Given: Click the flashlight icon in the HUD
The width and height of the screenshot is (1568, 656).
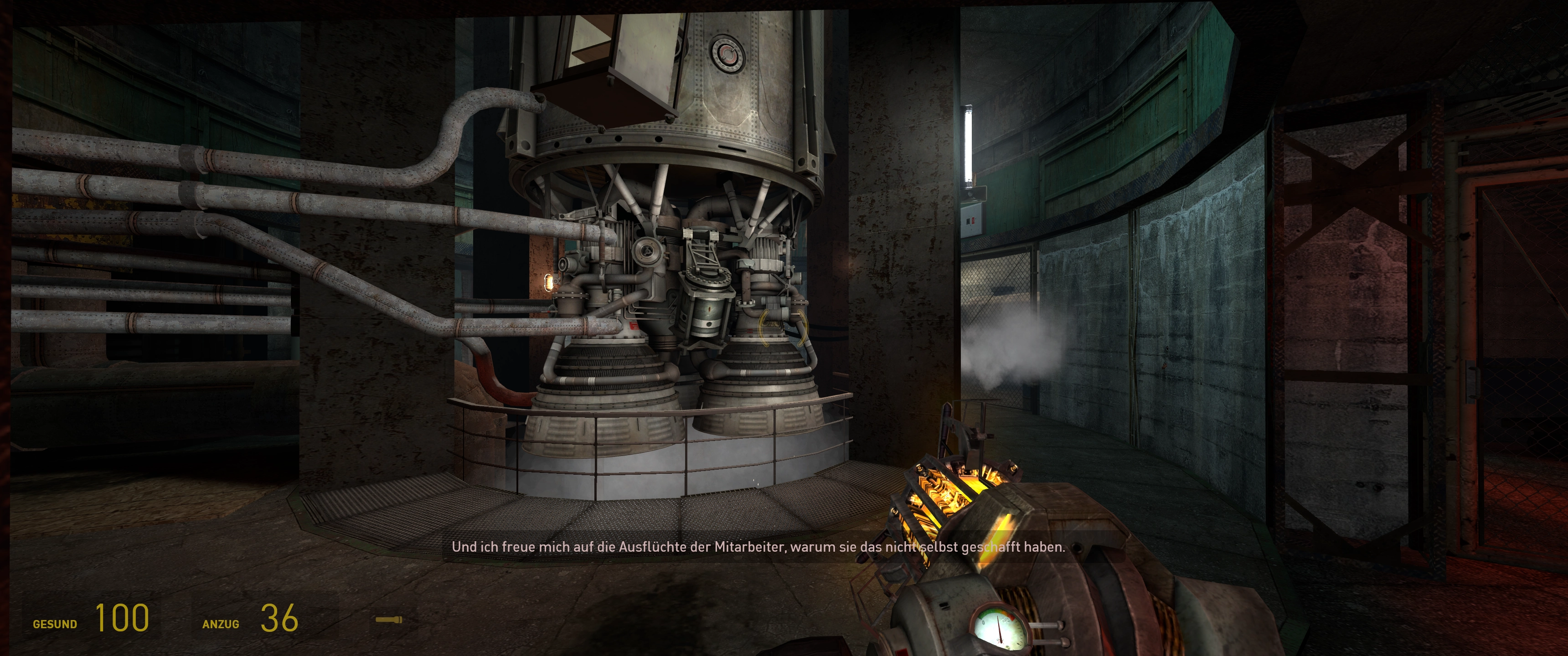Looking at the screenshot, I should [x=388, y=620].
